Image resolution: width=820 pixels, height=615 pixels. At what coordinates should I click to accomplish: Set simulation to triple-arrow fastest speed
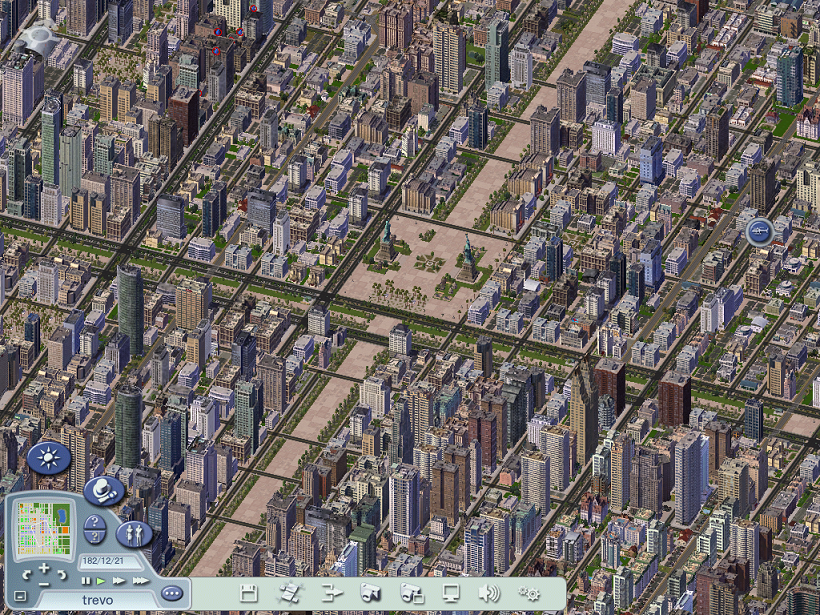tap(140, 581)
